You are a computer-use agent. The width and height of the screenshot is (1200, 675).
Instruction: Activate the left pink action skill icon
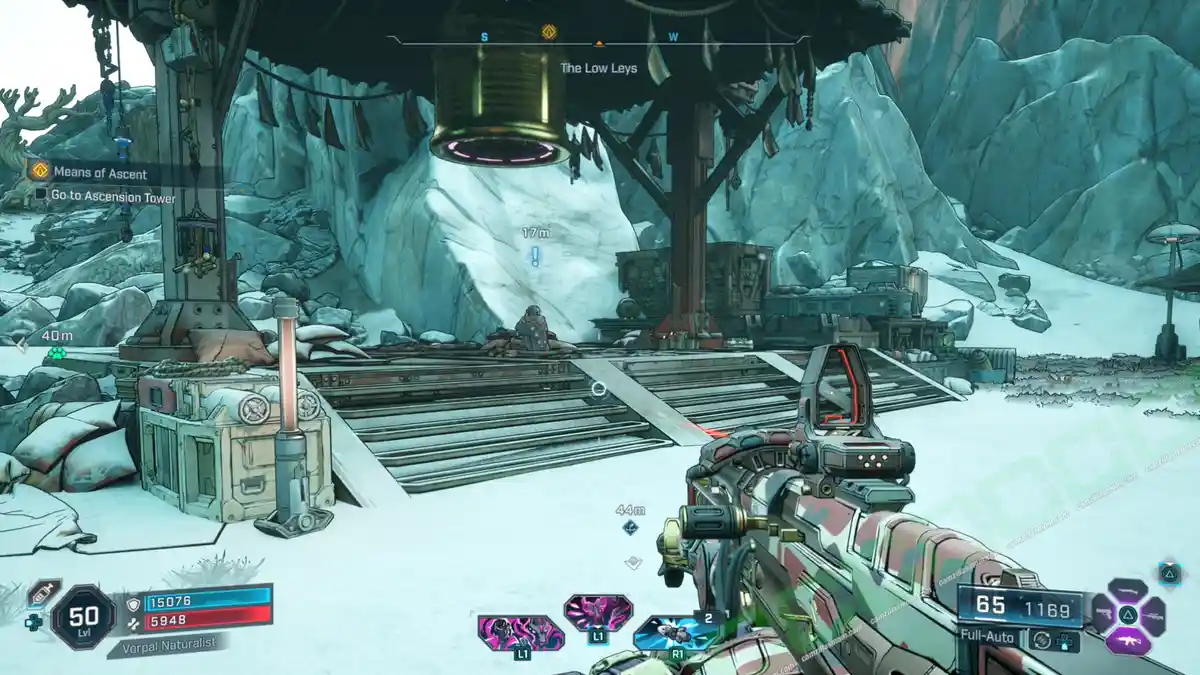coord(521,633)
